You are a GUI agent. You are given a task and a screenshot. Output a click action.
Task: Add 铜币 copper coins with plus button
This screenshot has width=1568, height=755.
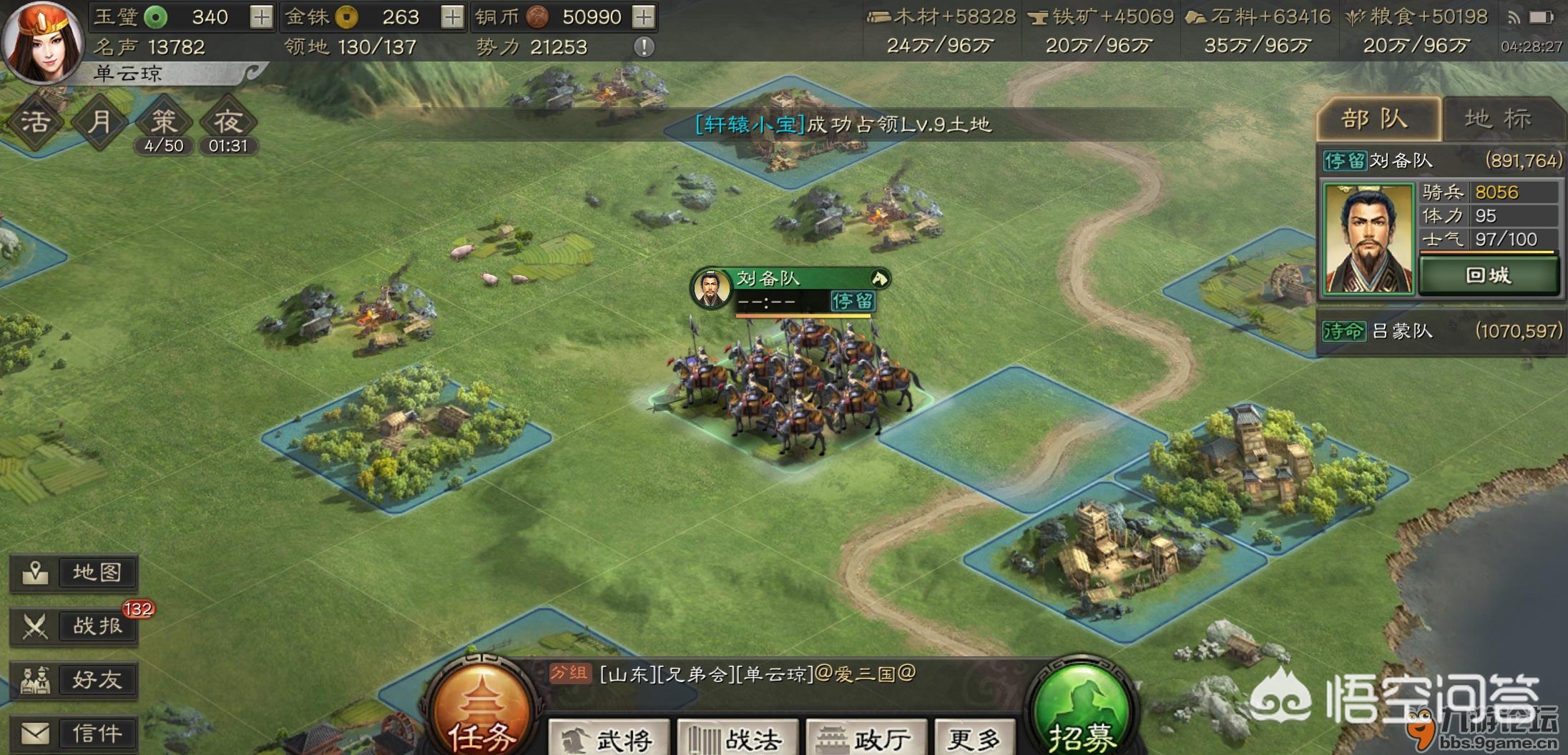click(644, 17)
